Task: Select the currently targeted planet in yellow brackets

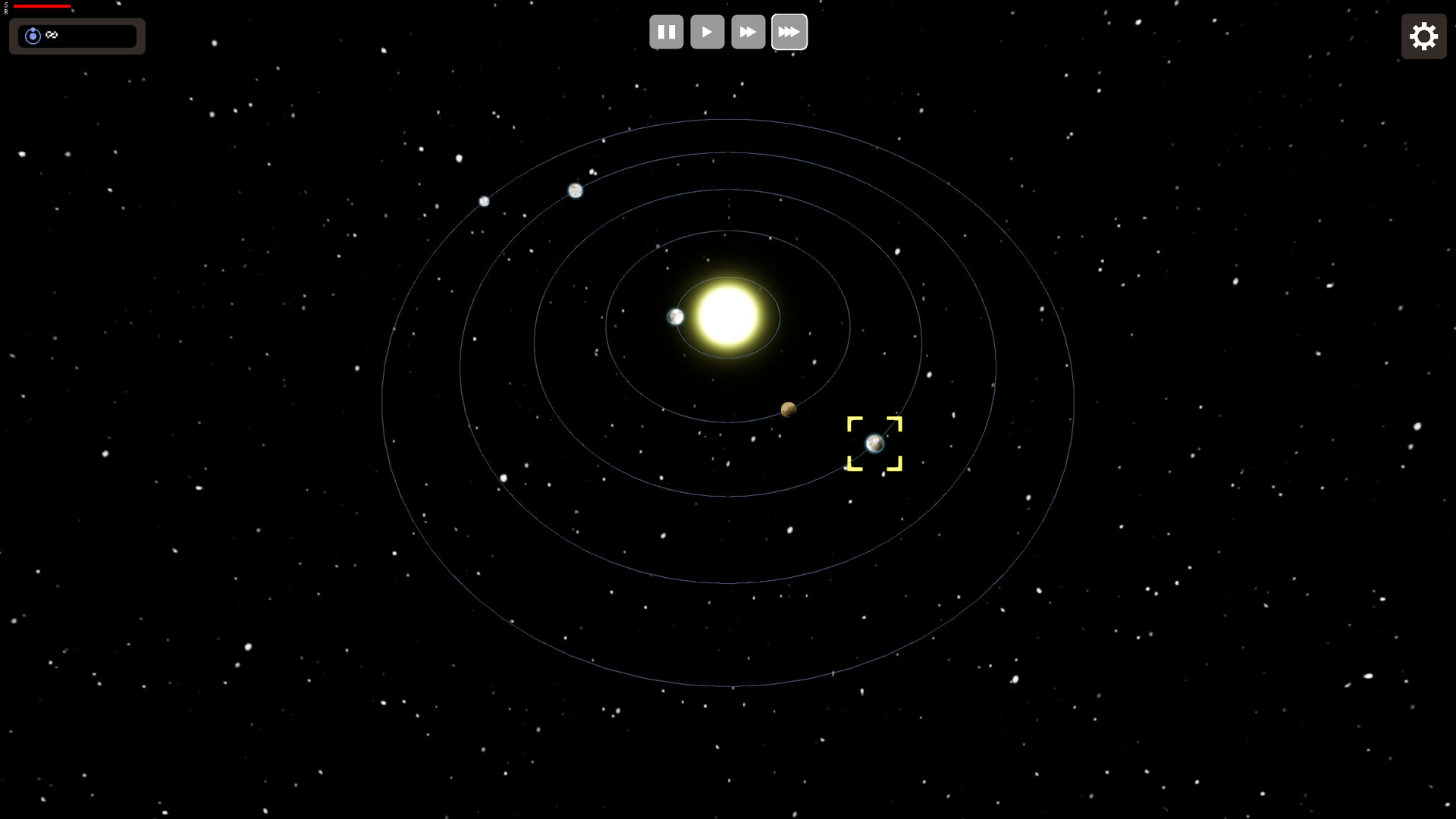Action: click(x=875, y=443)
